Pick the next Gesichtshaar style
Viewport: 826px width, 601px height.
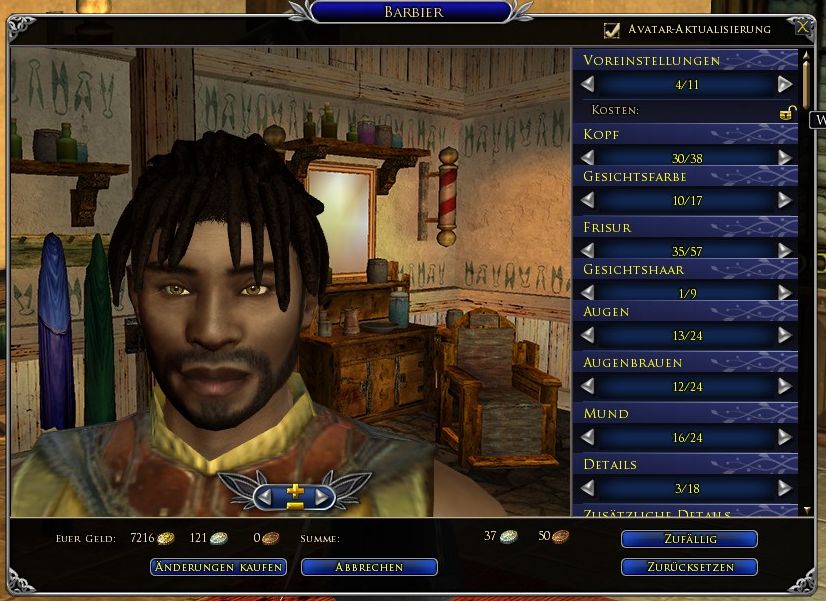click(x=784, y=292)
